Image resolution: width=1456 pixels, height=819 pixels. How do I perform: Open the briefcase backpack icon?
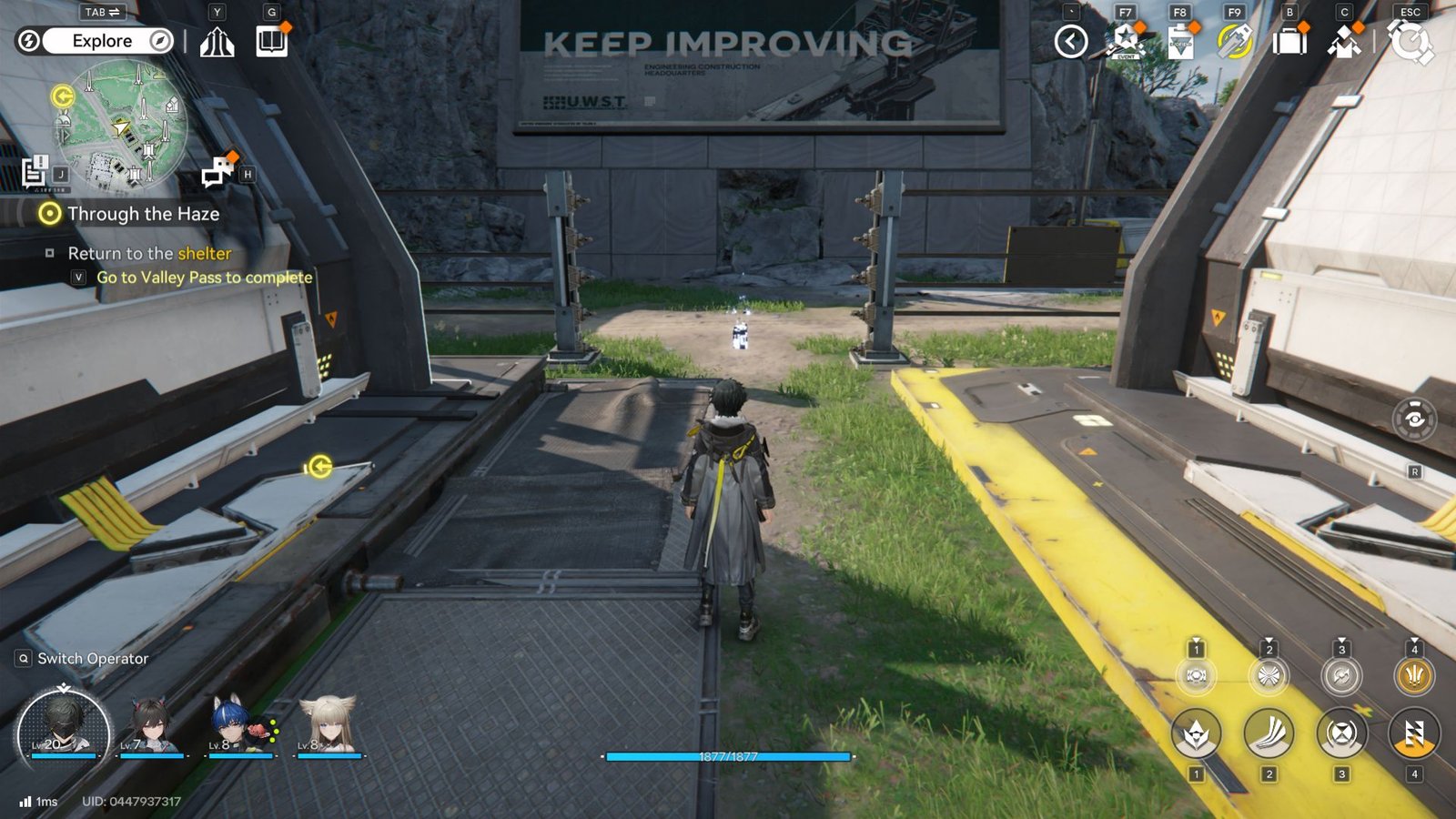1289,42
